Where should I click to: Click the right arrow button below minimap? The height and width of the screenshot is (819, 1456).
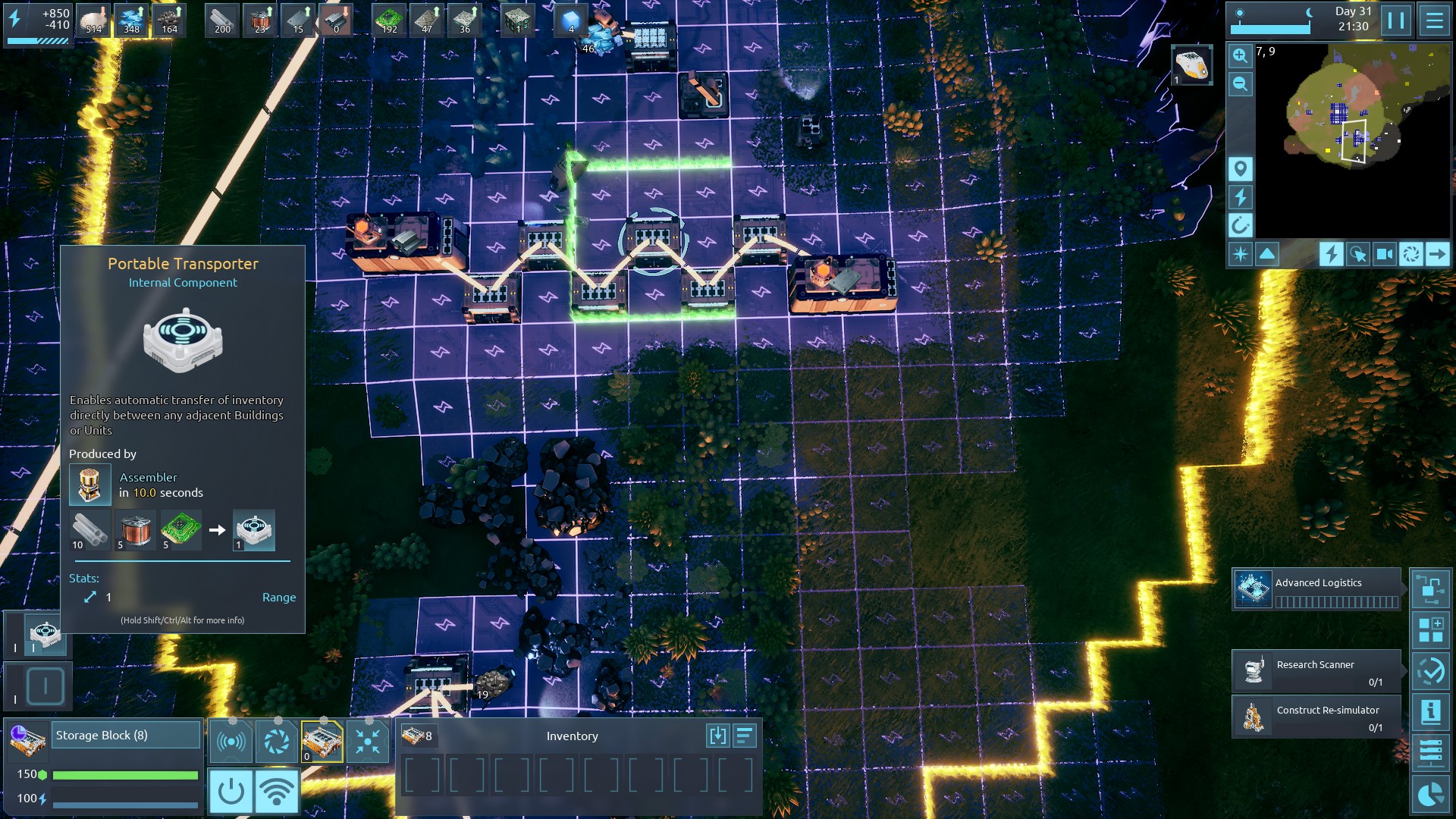tap(1436, 254)
